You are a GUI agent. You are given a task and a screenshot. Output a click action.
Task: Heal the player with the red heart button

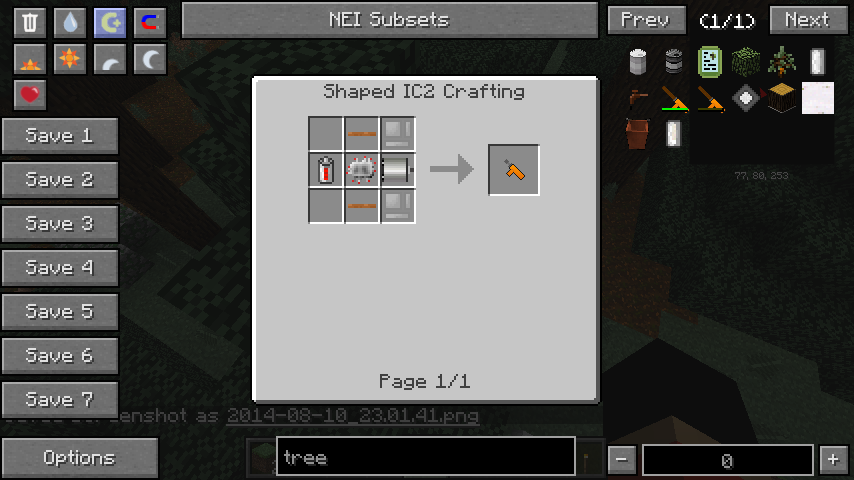(x=31, y=95)
